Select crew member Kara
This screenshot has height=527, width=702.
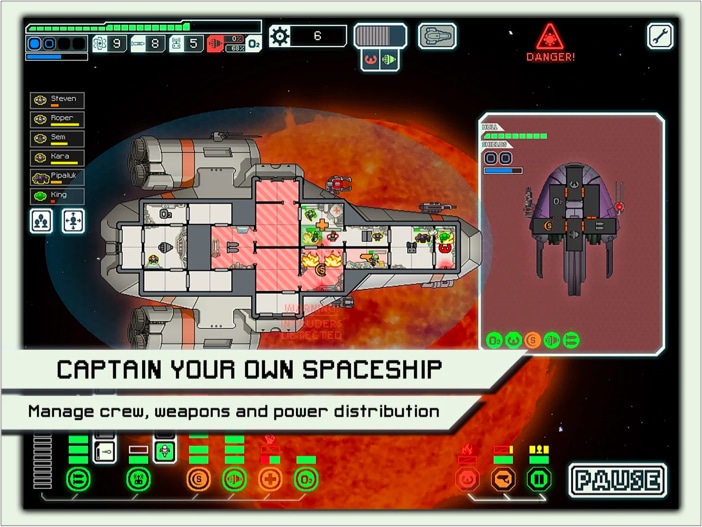(x=56, y=158)
